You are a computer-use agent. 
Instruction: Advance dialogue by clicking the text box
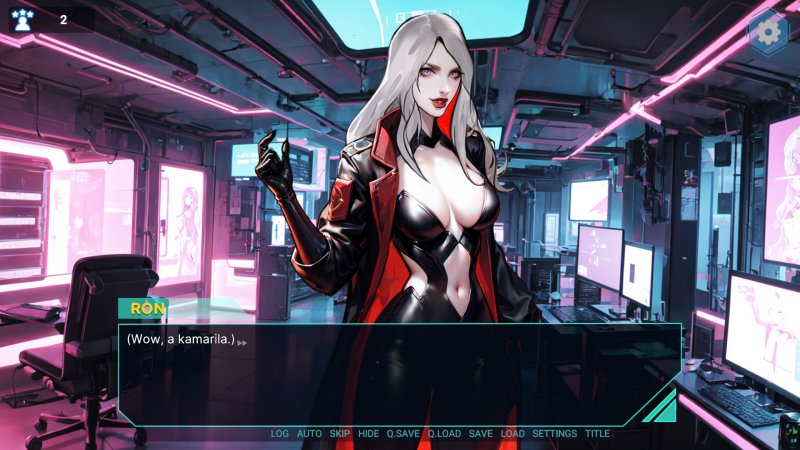(x=400, y=375)
